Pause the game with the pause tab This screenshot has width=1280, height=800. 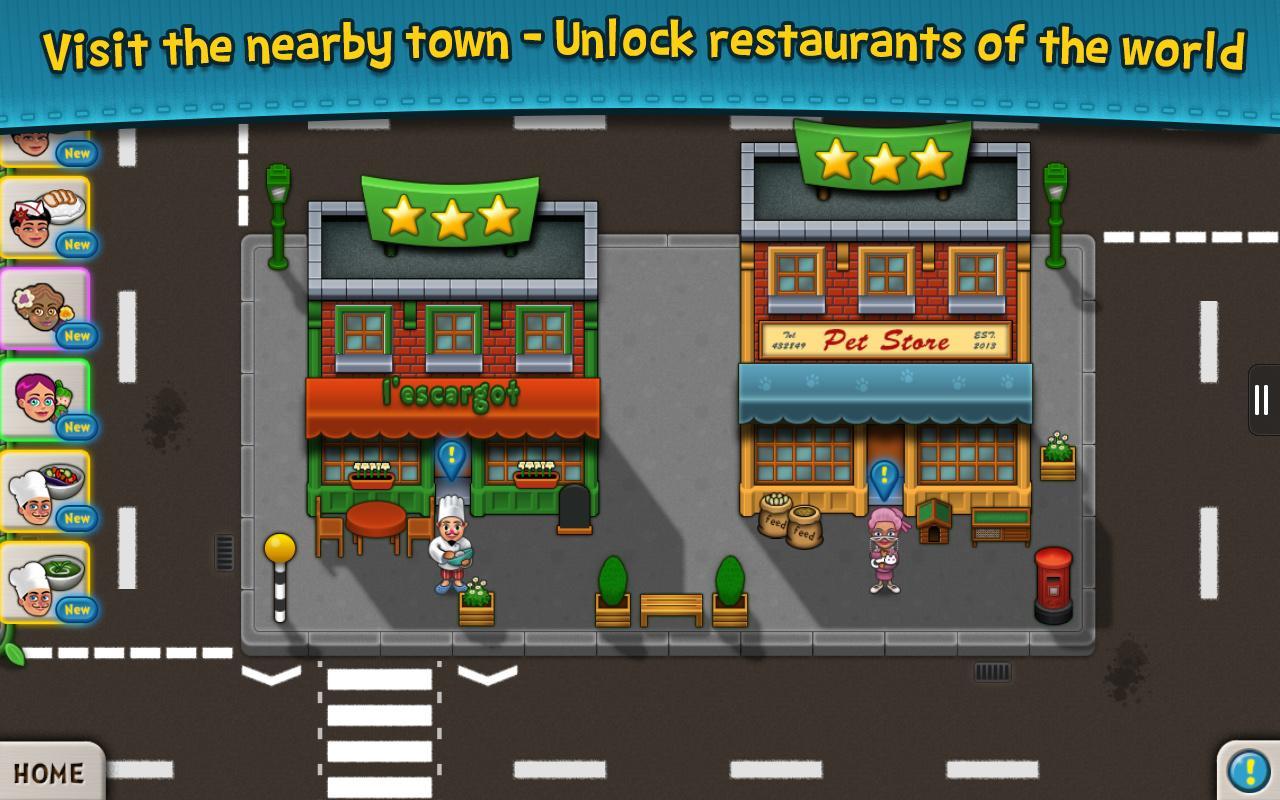point(1262,400)
